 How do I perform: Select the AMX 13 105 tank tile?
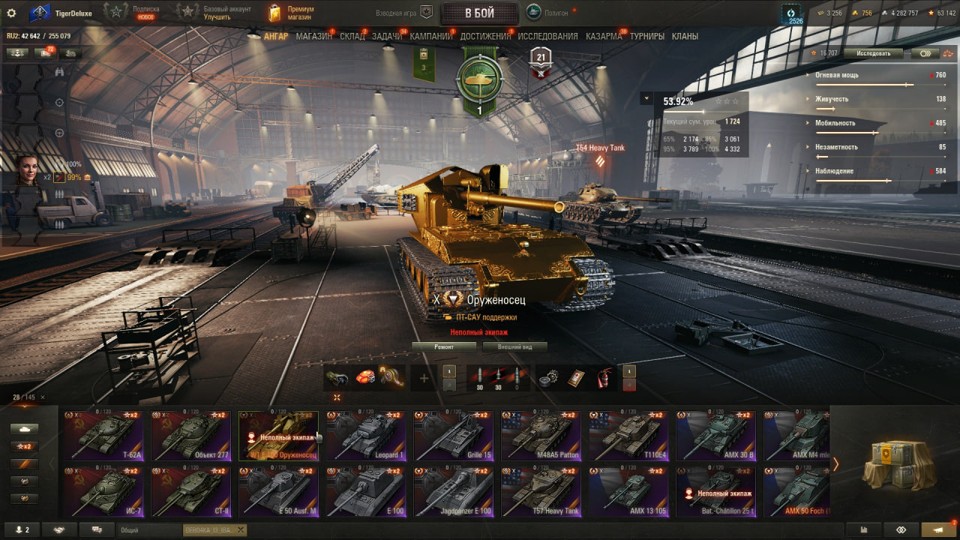[629, 492]
